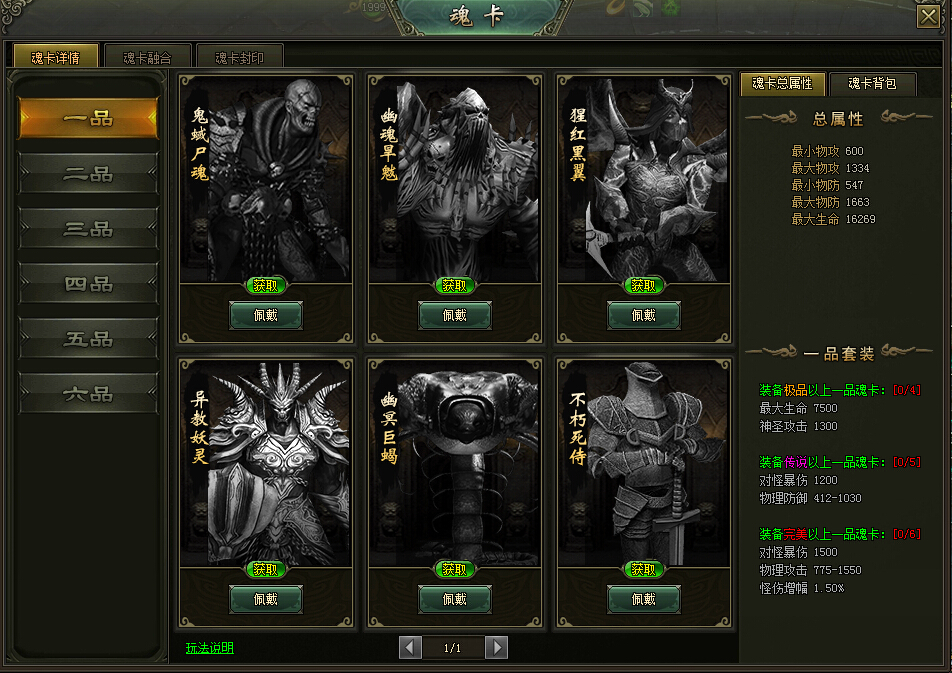Select the 魂卡详情 tab
The image size is (952, 673).
[x=56, y=57]
